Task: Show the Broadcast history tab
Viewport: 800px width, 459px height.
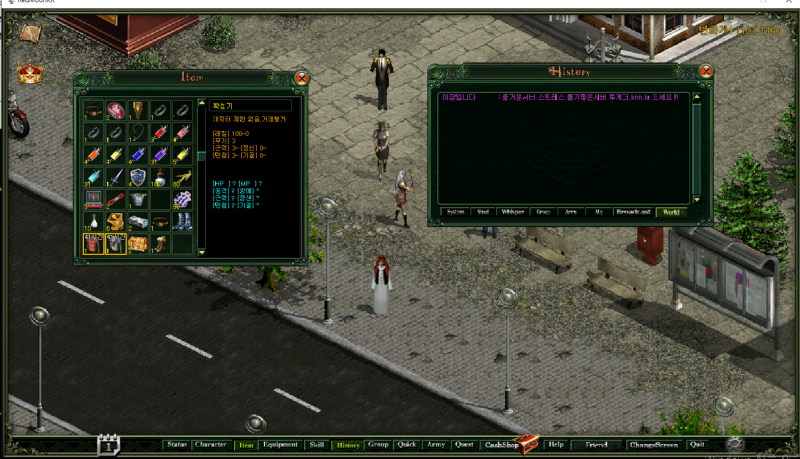Action: pyautogui.click(x=634, y=212)
